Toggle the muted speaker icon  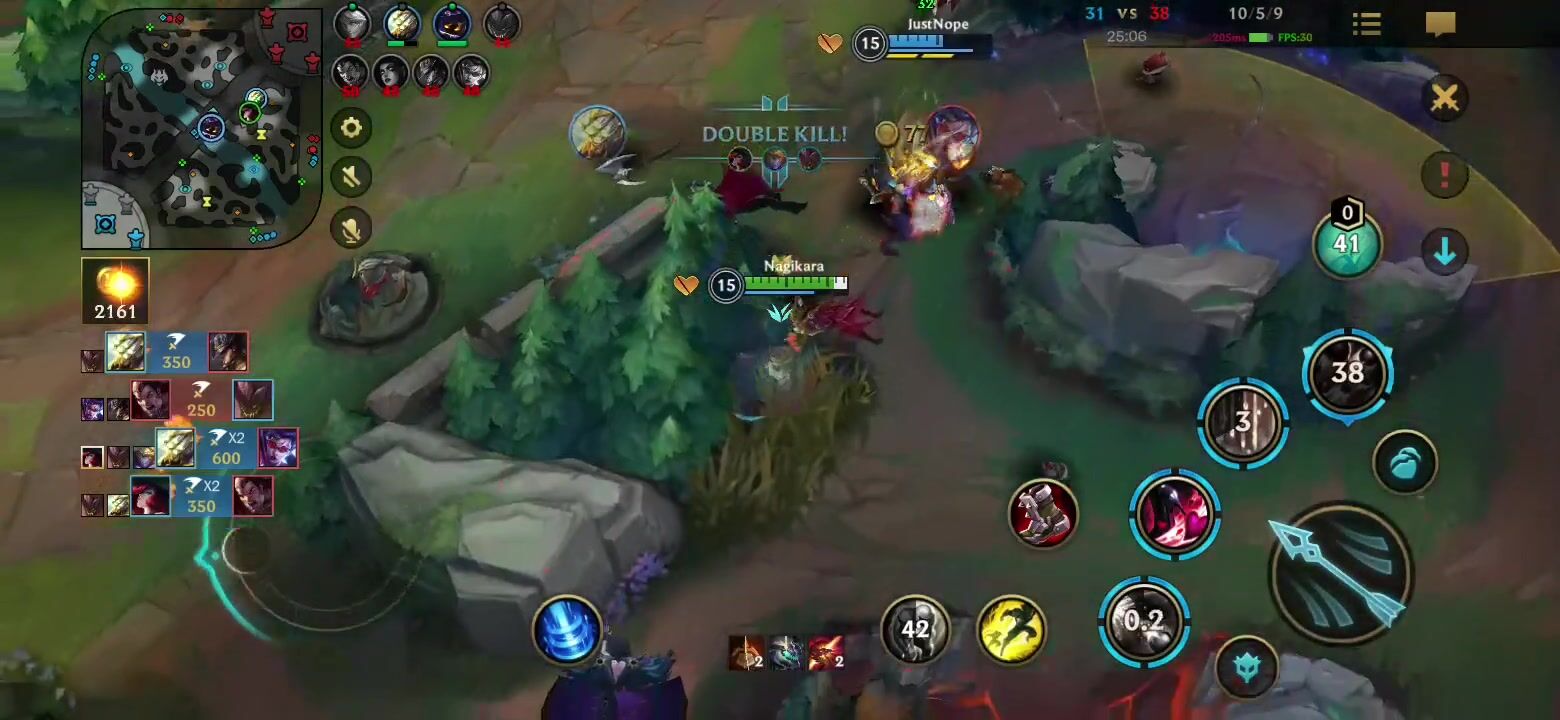pyautogui.click(x=351, y=178)
